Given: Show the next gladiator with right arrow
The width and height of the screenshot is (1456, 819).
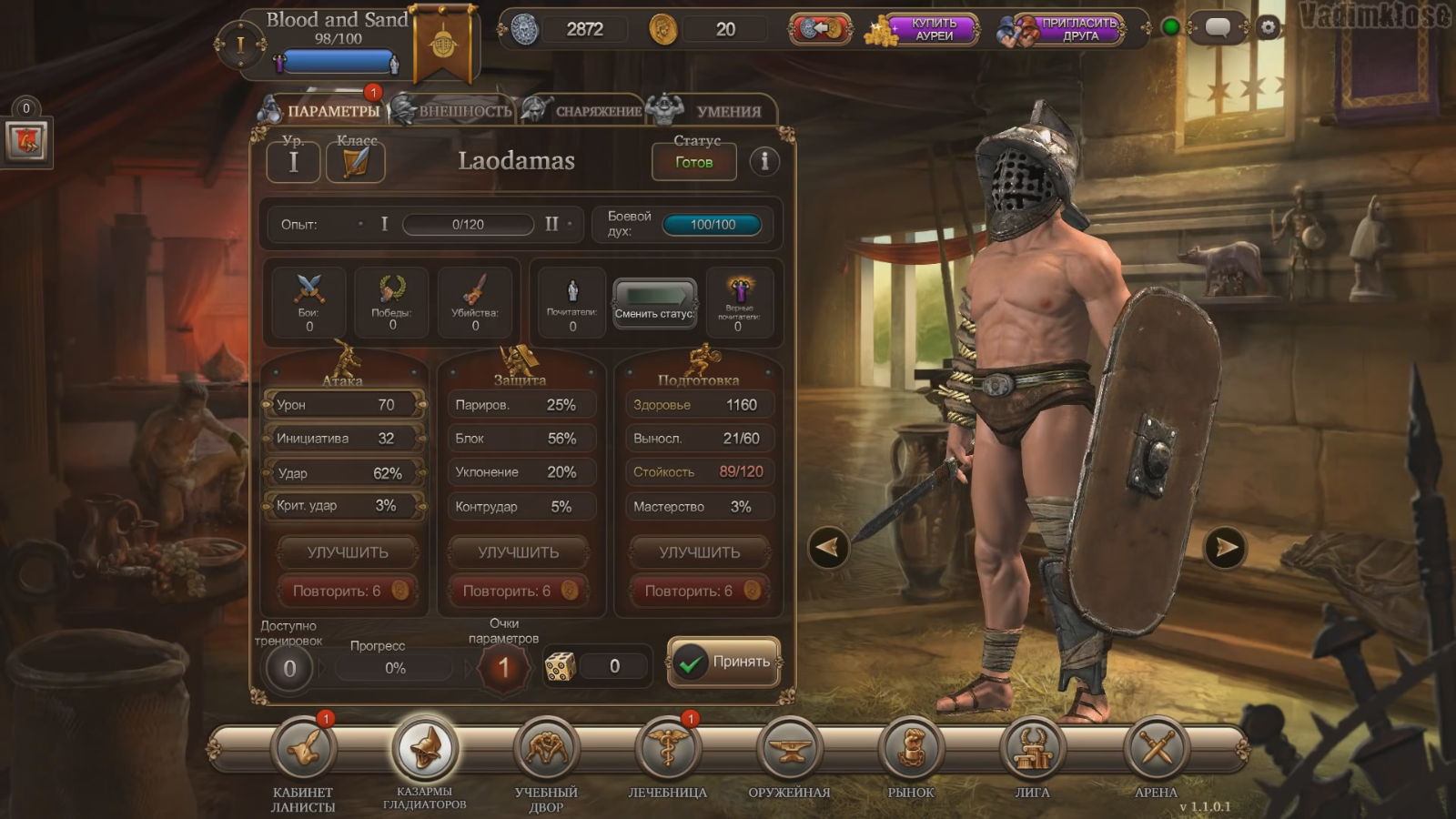Looking at the screenshot, I should click(x=1225, y=548).
